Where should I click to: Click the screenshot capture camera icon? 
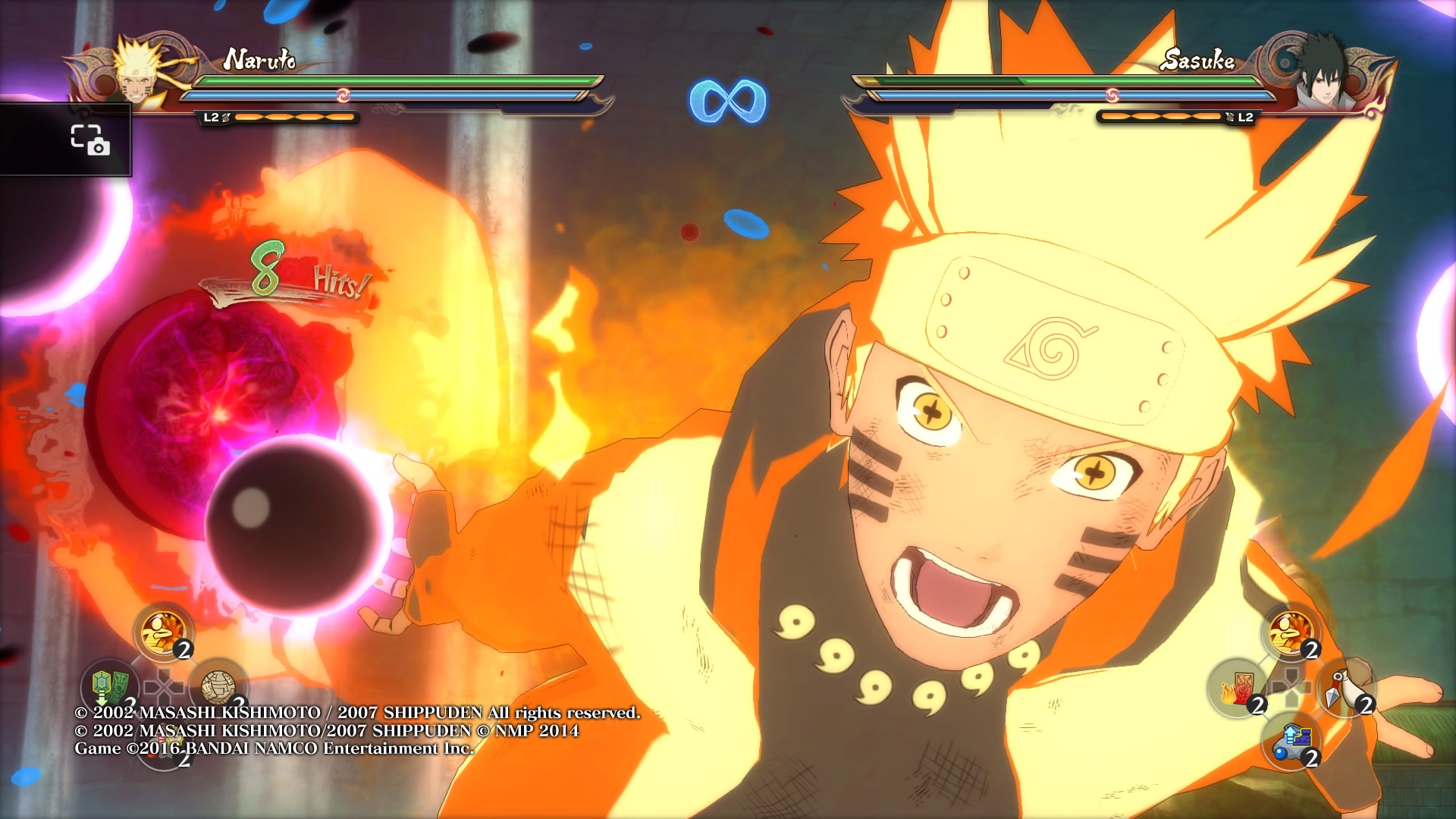[90, 140]
